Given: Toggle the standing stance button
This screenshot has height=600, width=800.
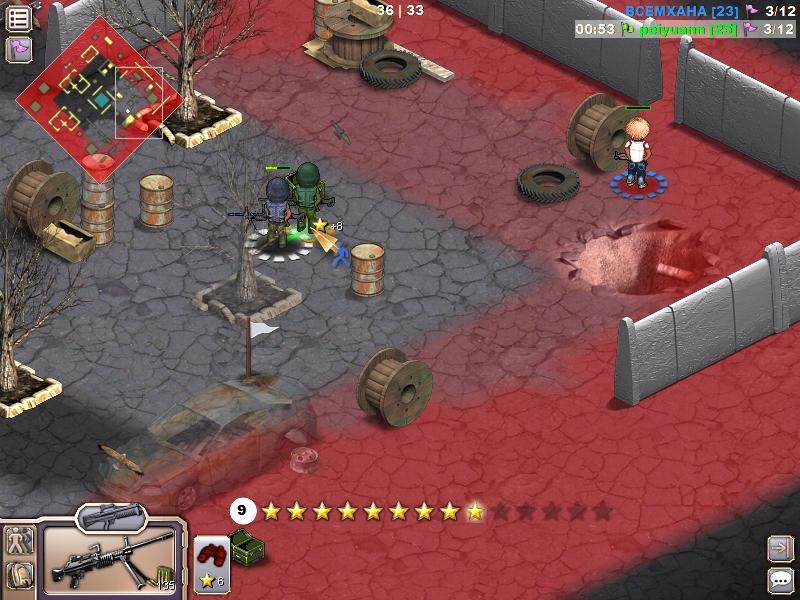Looking at the screenshot, I should [x=19, y=543].
